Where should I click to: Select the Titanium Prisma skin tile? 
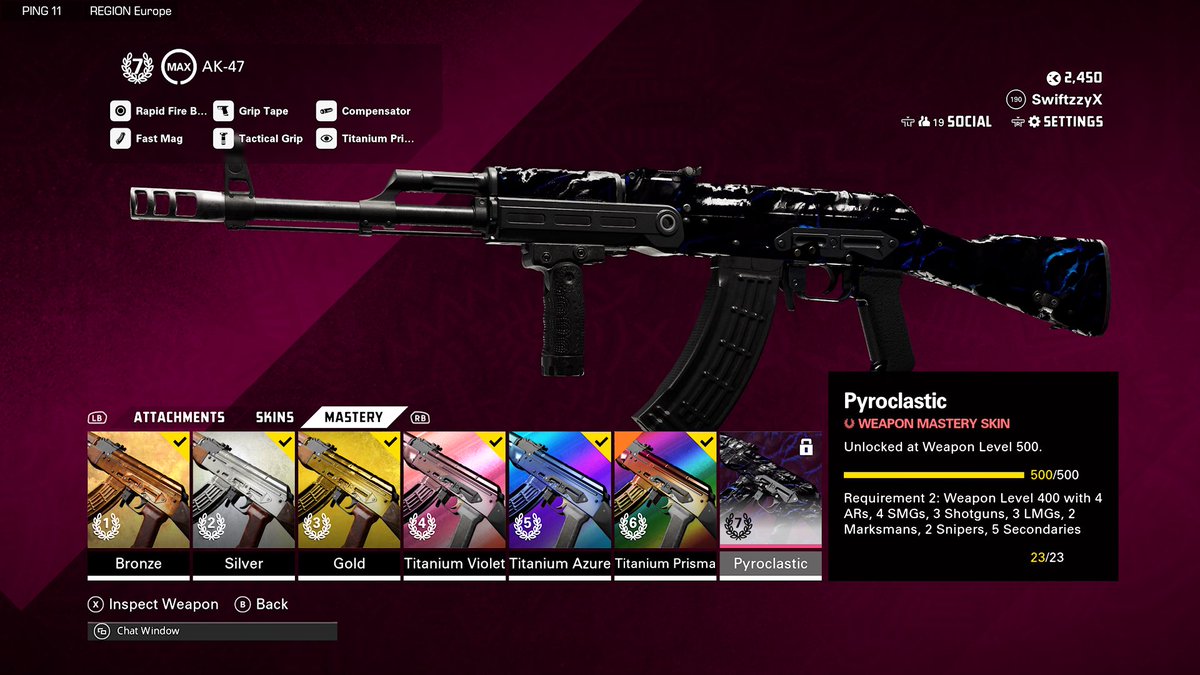tap(665, 493)
